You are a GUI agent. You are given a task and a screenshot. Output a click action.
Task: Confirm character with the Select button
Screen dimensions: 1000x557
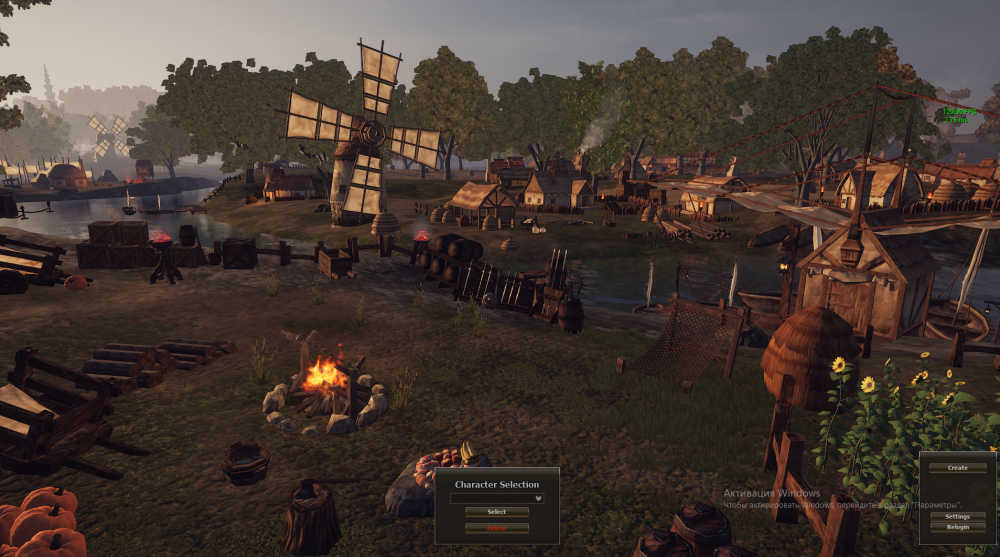(x=497, y=512)
